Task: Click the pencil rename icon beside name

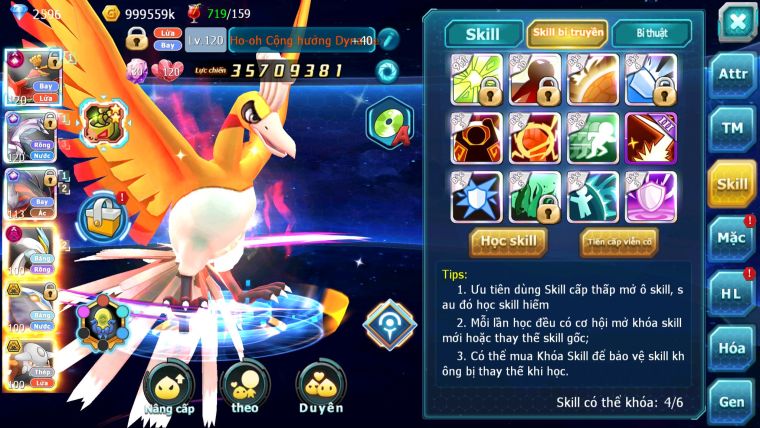Action: click(388, 40)
